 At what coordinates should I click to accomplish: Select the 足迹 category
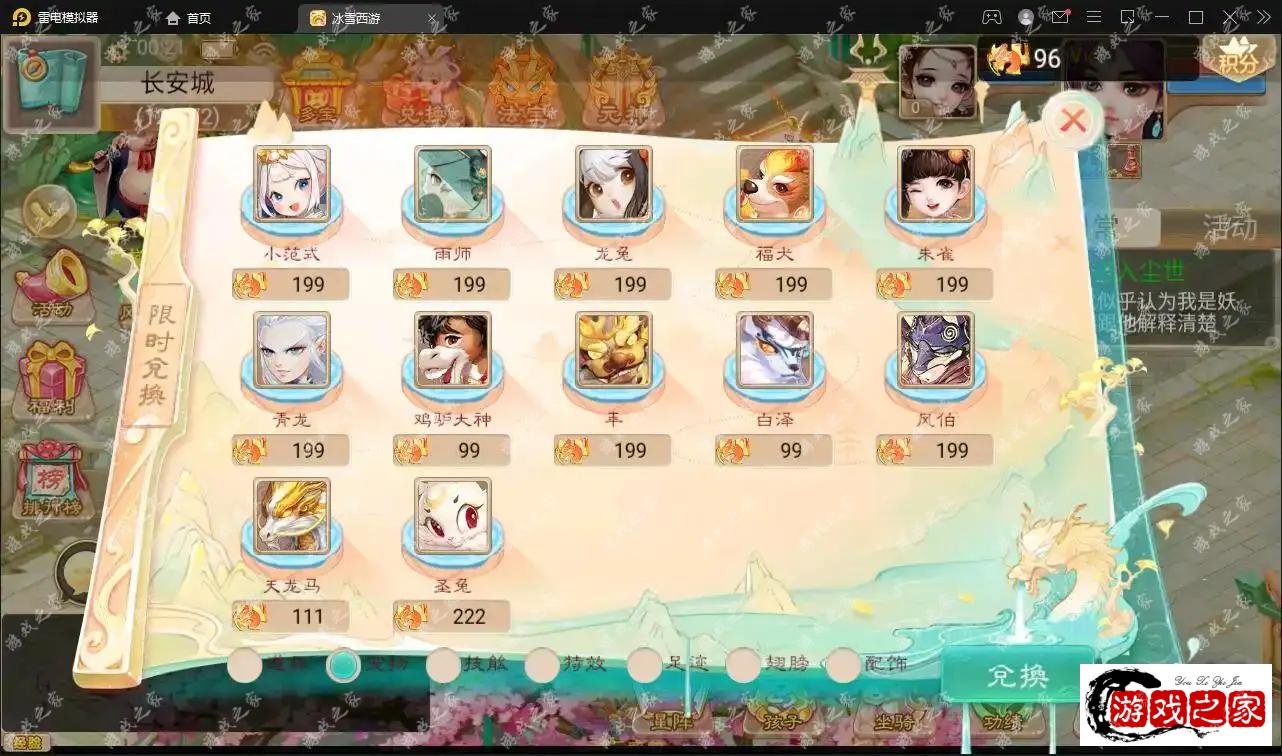[645, 665]
